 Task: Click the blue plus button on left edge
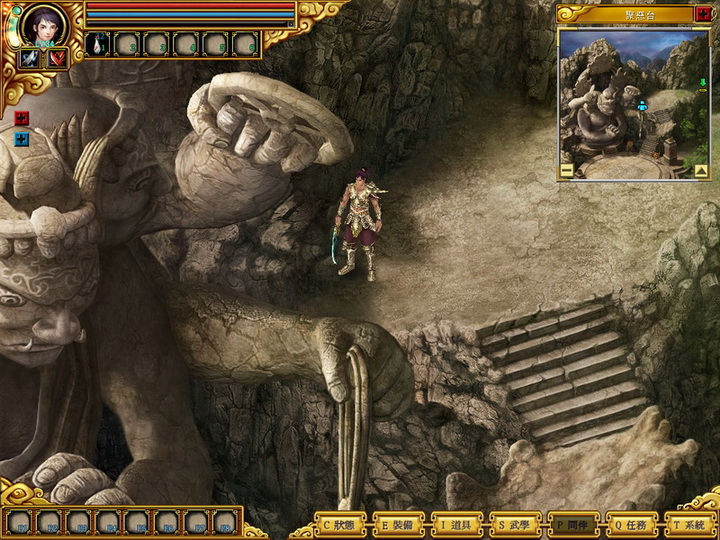pos(22,139)
